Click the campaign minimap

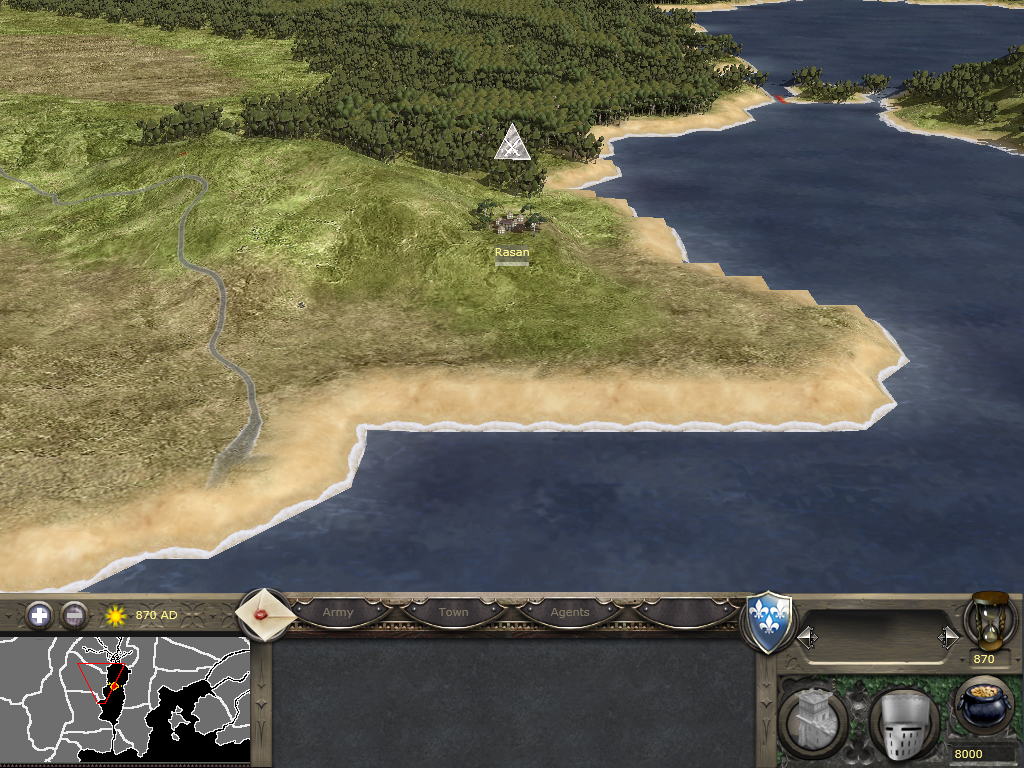[x=124, y=698]
